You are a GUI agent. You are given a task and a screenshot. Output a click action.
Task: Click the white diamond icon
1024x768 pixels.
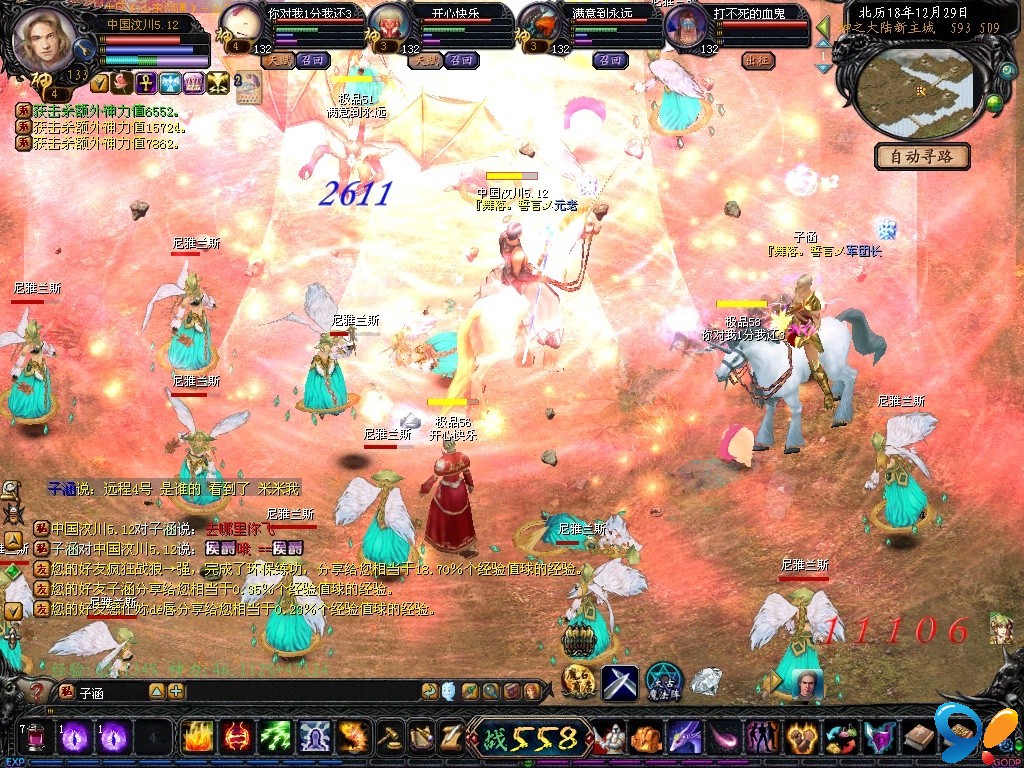click(x=707, y=681)
